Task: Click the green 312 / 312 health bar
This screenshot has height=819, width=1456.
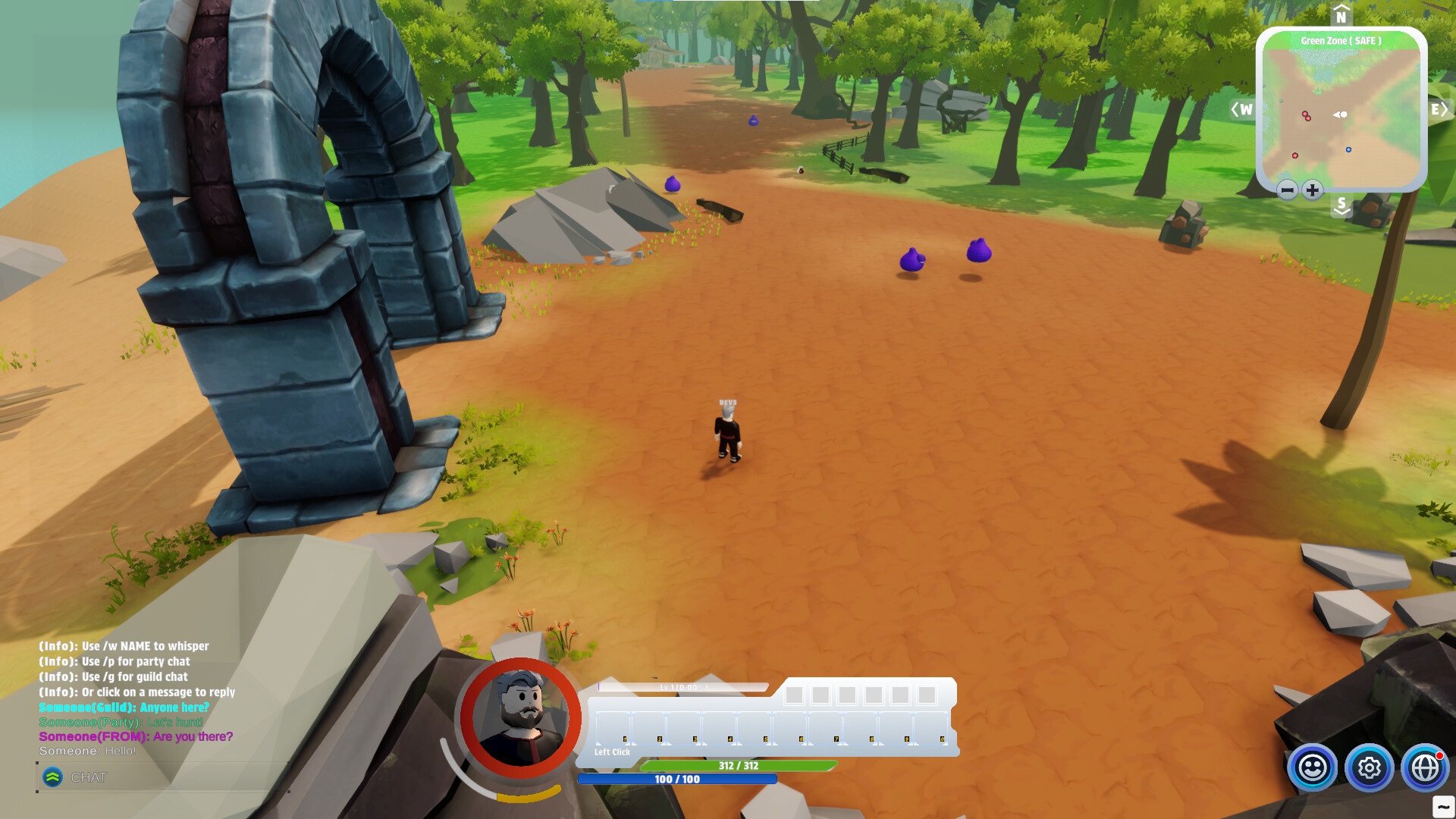Action: click(x=739, y=766)
